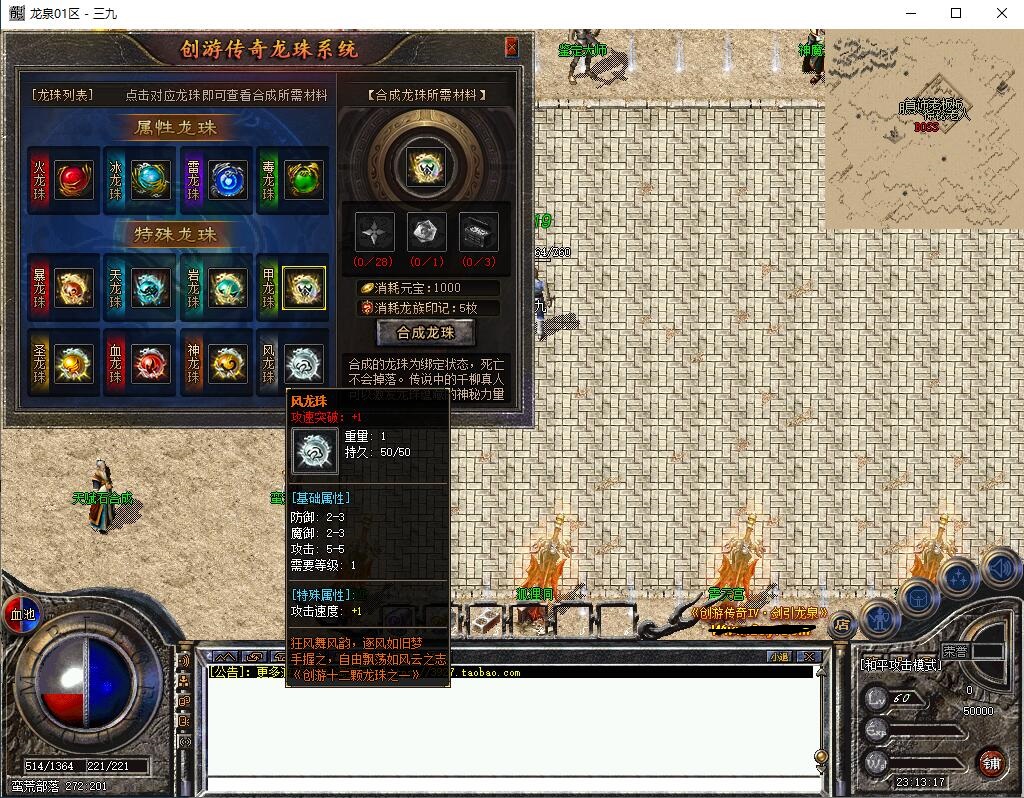1024x798 pixels.
Task: Select the 神龙珠 divine orb
Action: tap(227, 364)
